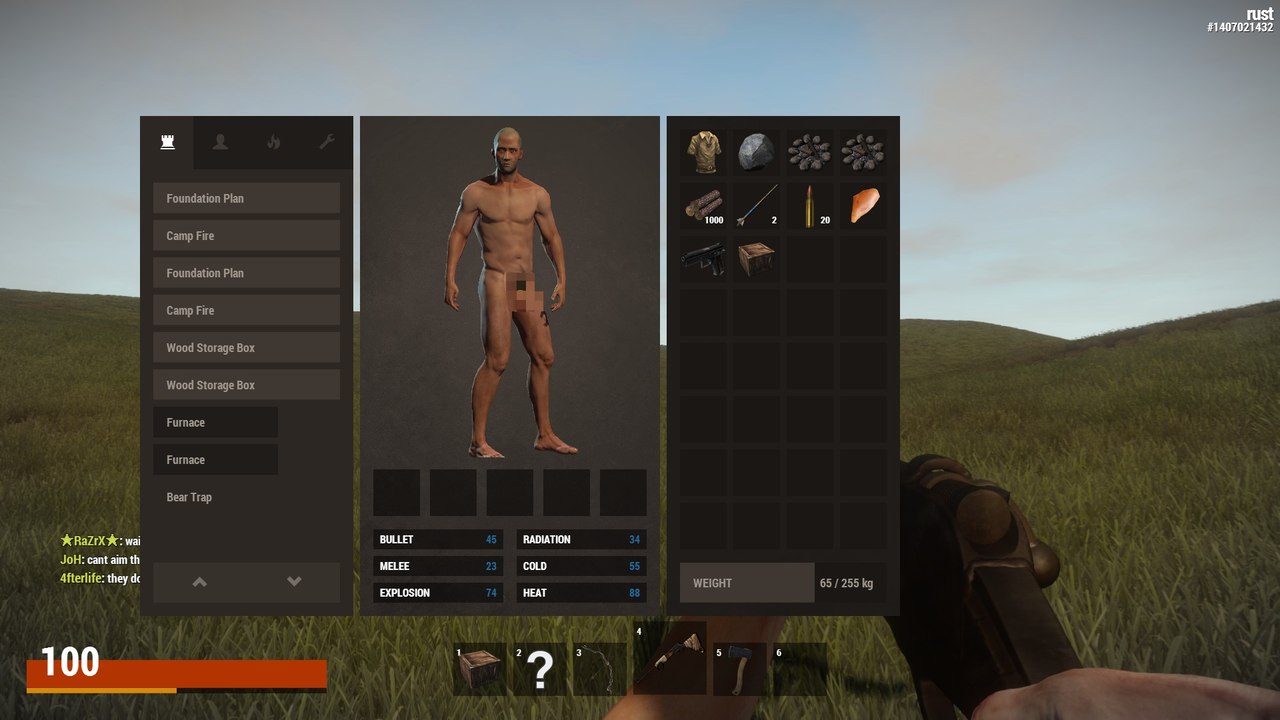Select the stone item in inventory

coord(756,150)
